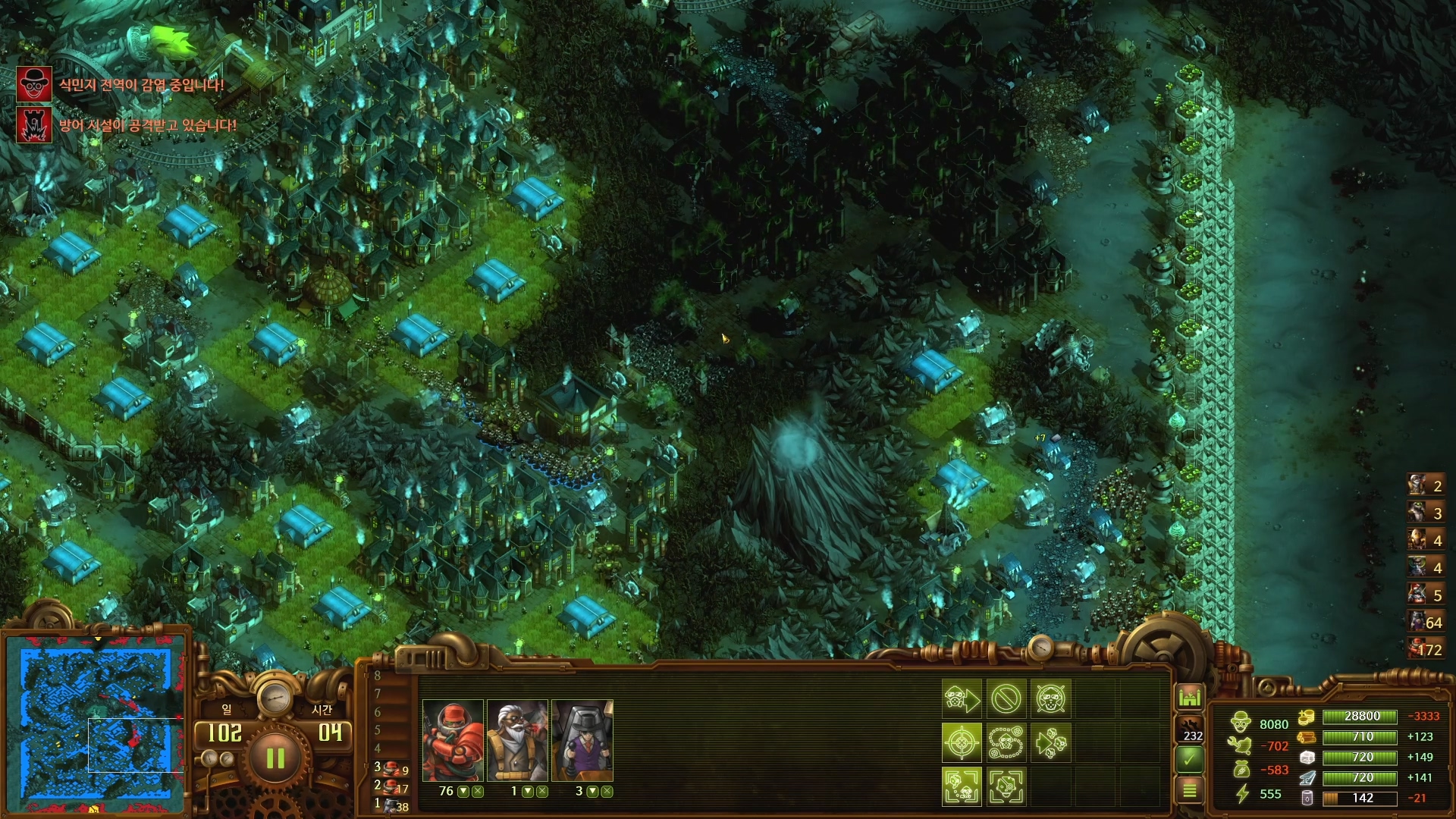This screenshot has width=1456, height=819.
Task: Click the defenses-under-attack alert icon
Action: point(34,125)
